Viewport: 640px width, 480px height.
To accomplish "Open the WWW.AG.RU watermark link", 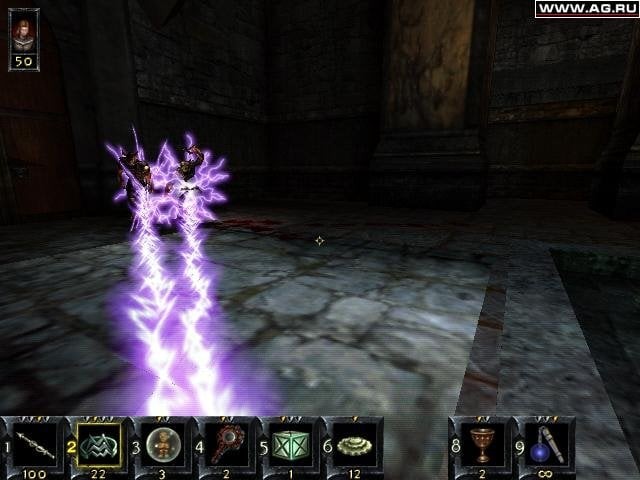I will 586,8.
